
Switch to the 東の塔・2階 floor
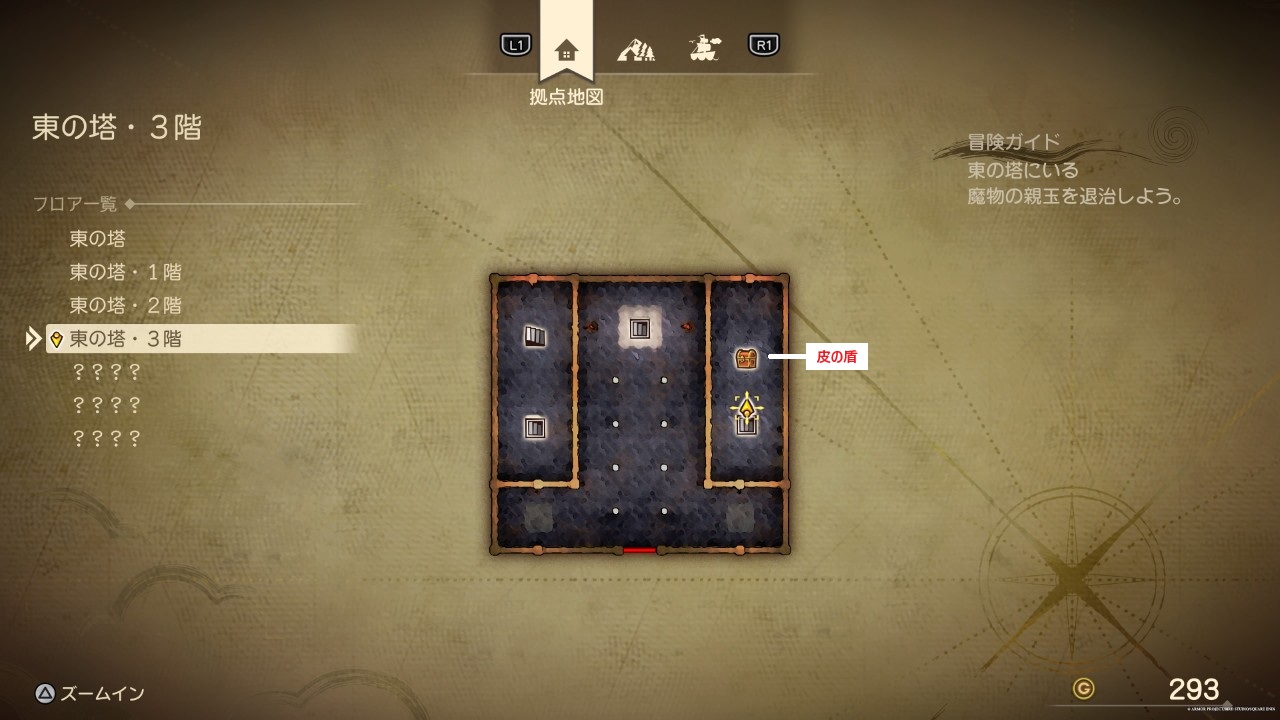pos(125,305)
